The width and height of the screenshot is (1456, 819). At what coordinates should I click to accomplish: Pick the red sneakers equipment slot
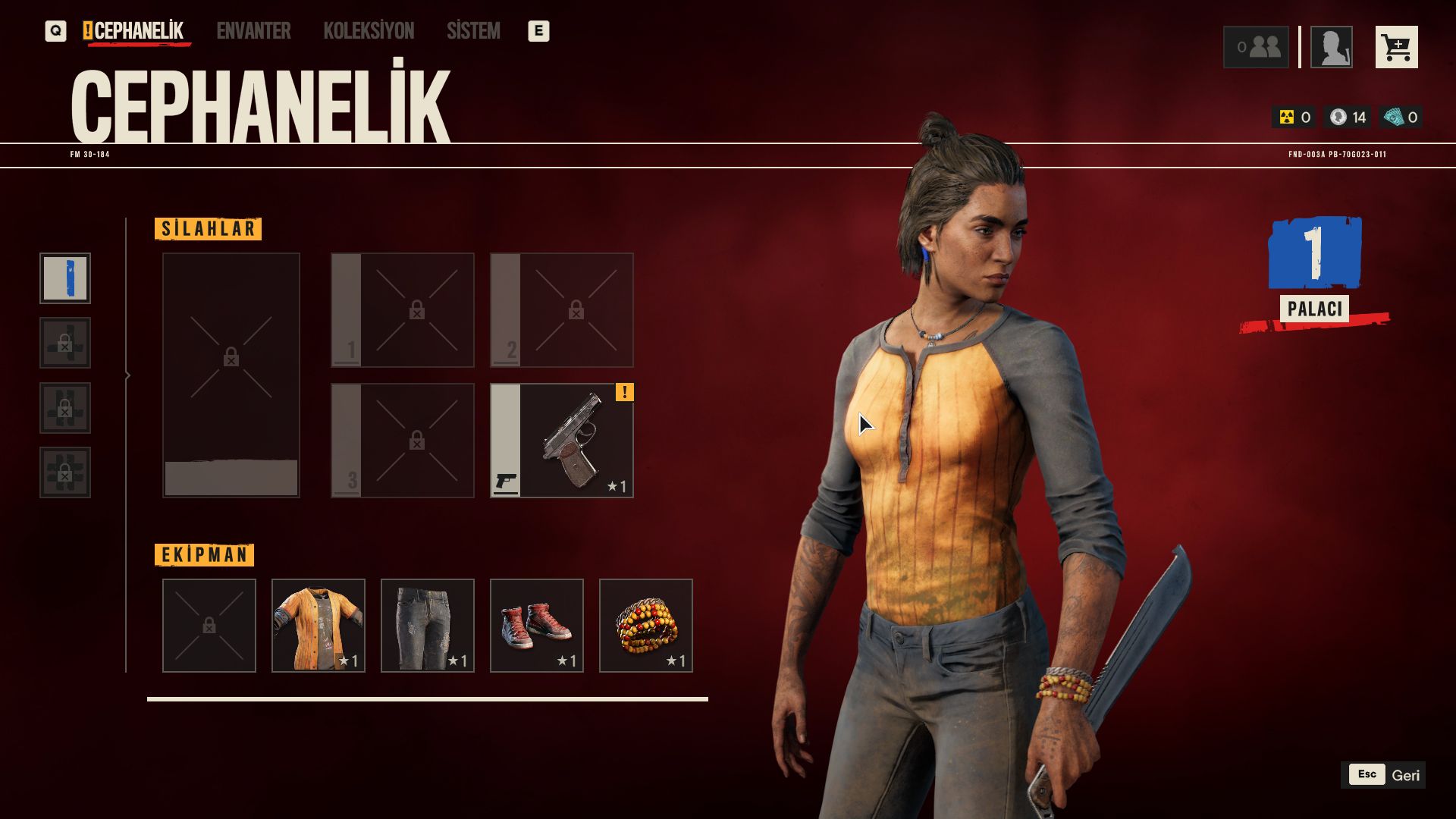pos(537,626)
